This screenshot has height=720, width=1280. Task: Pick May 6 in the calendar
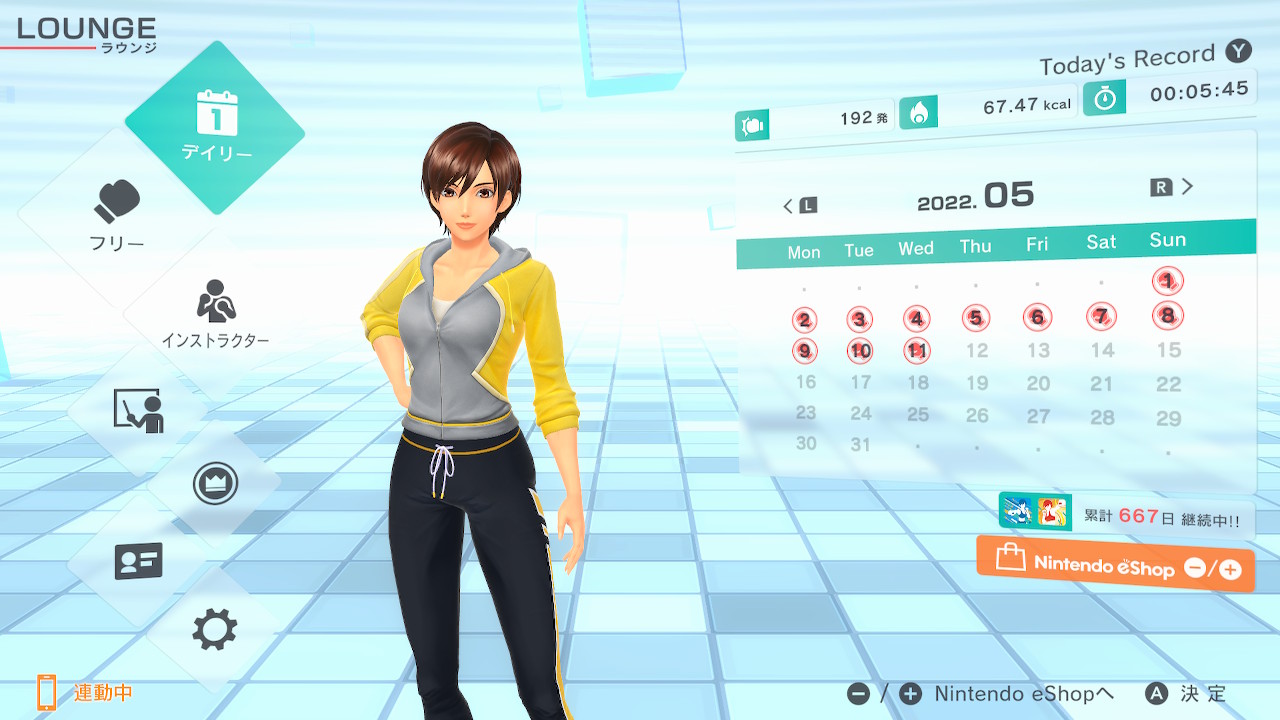pos(1037,318)
